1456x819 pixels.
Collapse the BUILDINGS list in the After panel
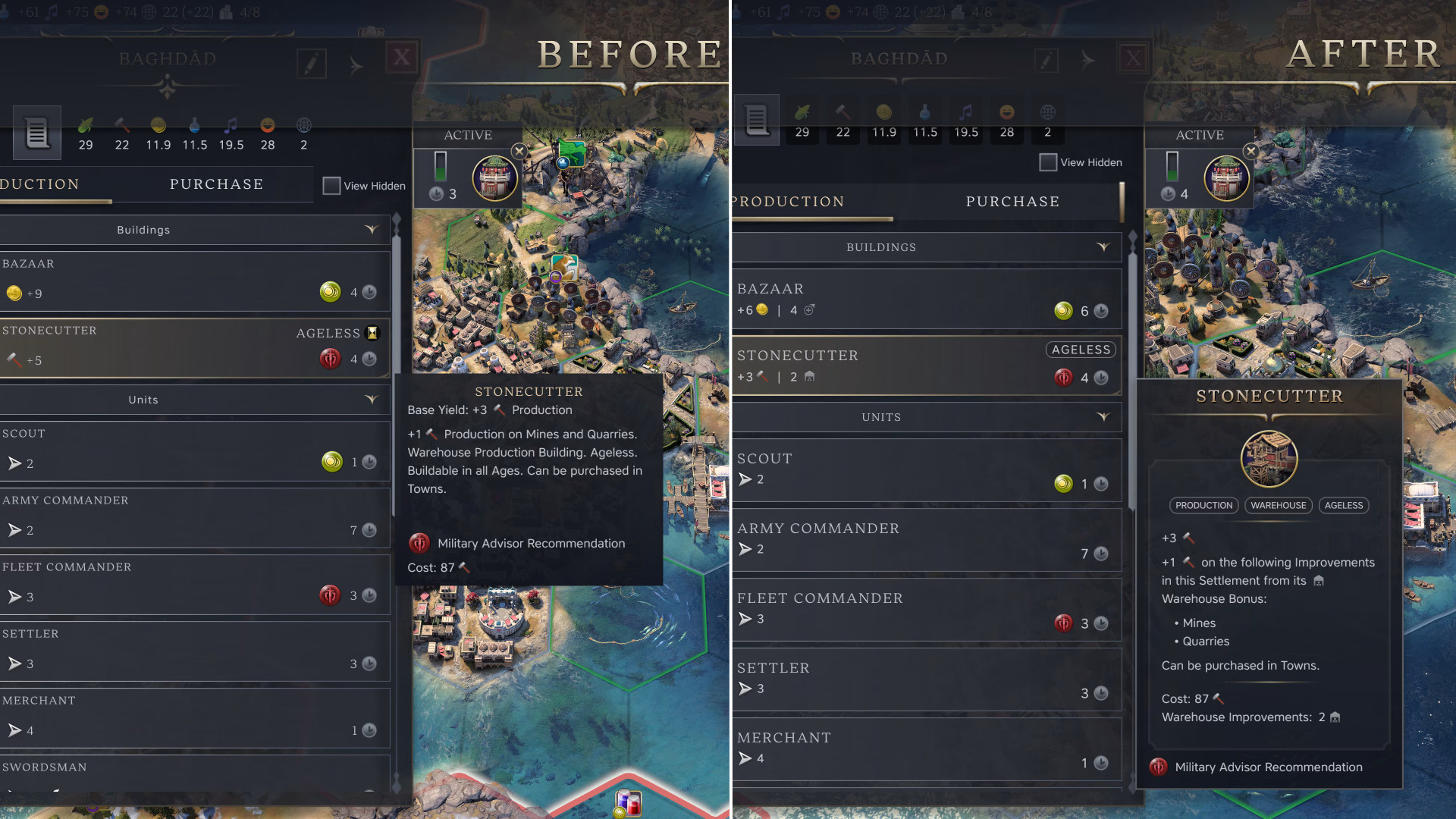point(1105,247)
